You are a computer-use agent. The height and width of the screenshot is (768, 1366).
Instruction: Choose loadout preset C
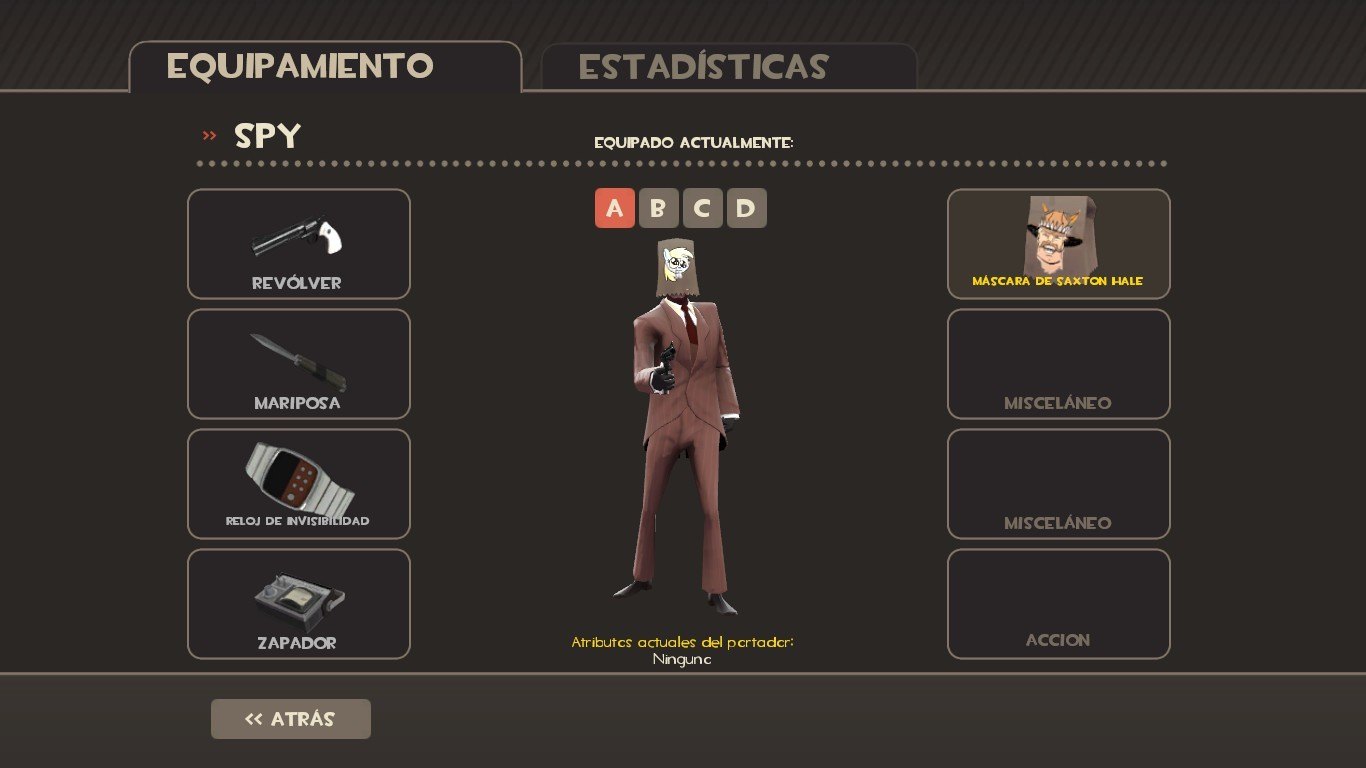point(702,208)
